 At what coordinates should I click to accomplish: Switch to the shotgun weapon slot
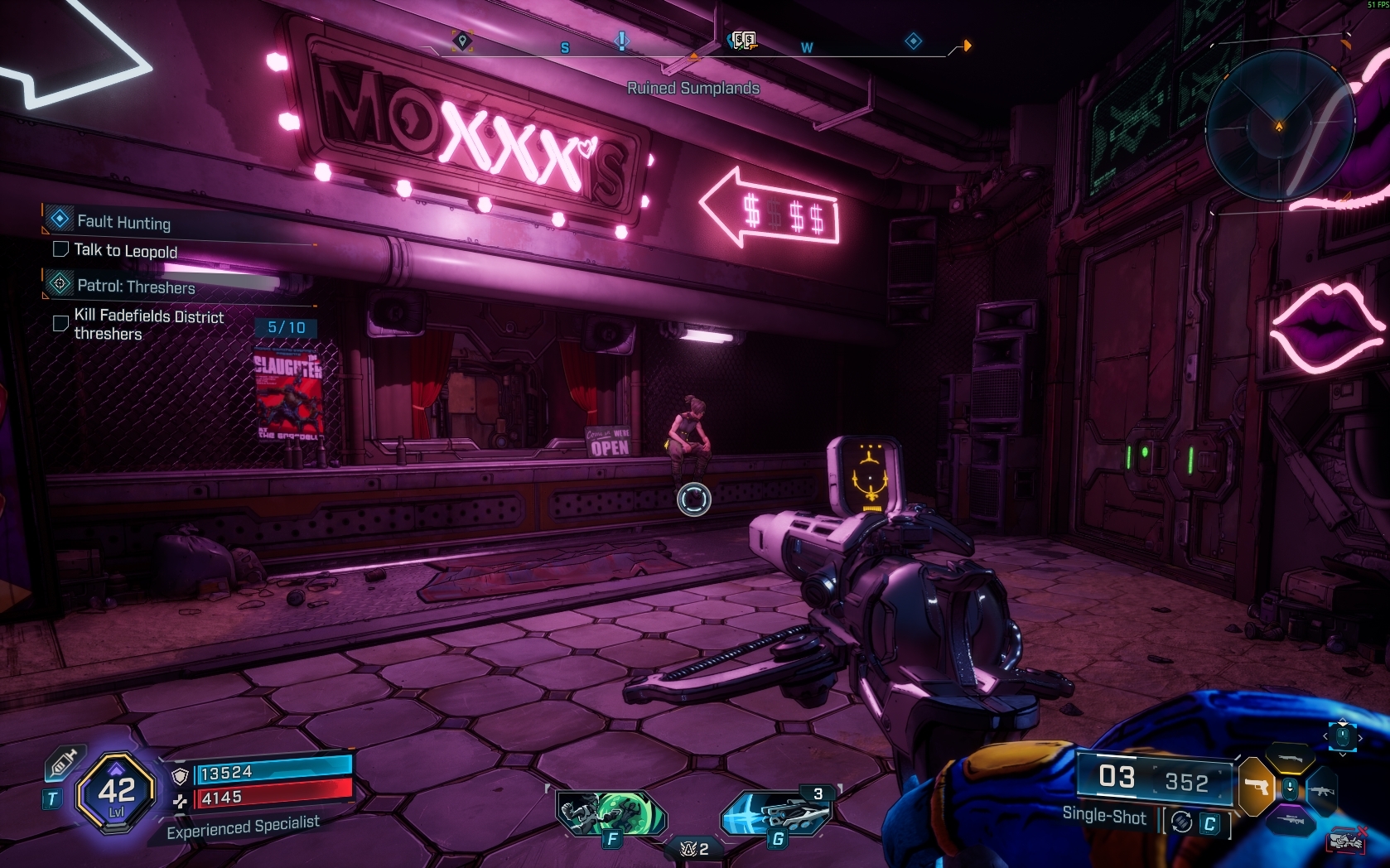(1290, 757)
